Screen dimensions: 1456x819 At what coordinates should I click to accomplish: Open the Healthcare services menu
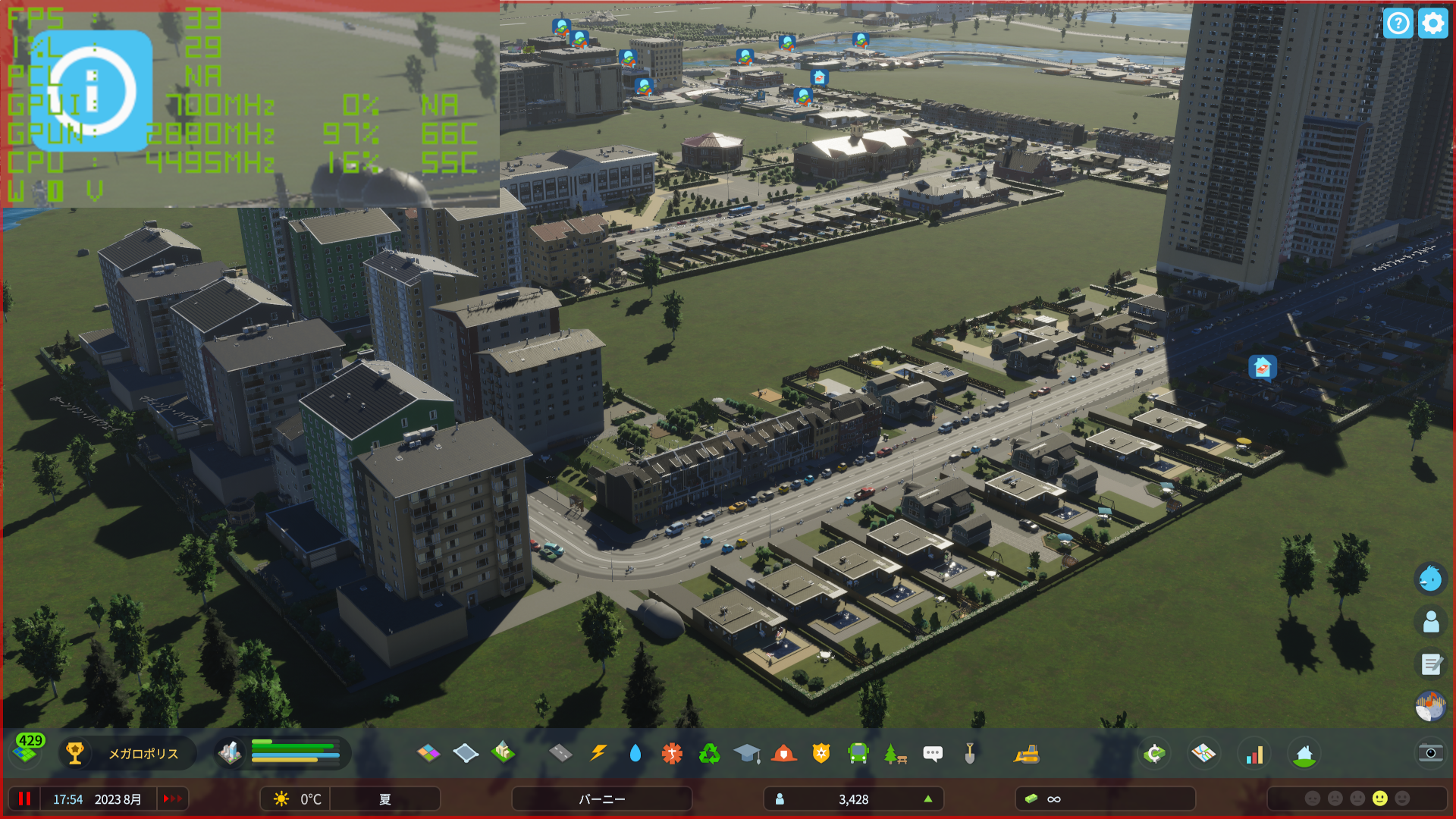coord(672,754)
